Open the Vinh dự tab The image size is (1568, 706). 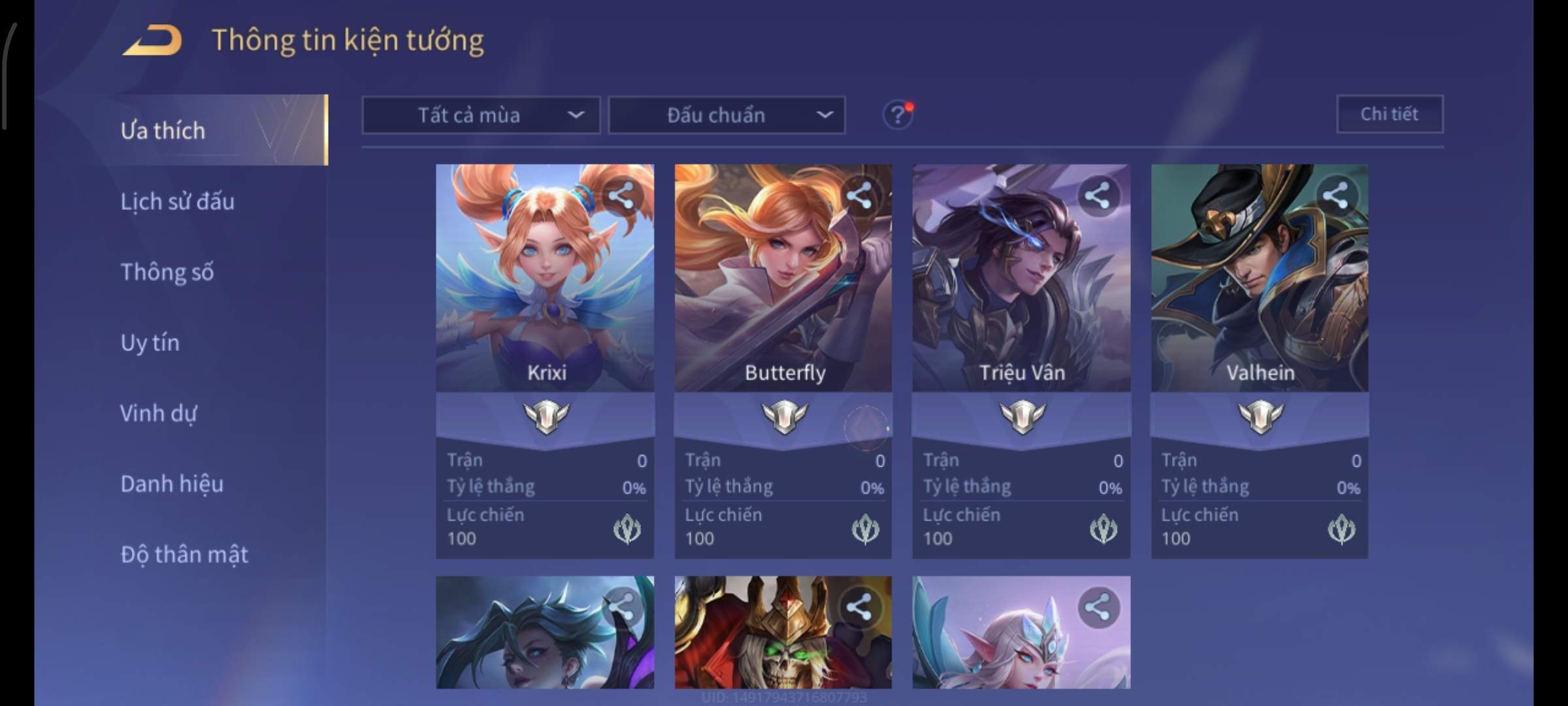pyautogui.click(x=158, y=413)
